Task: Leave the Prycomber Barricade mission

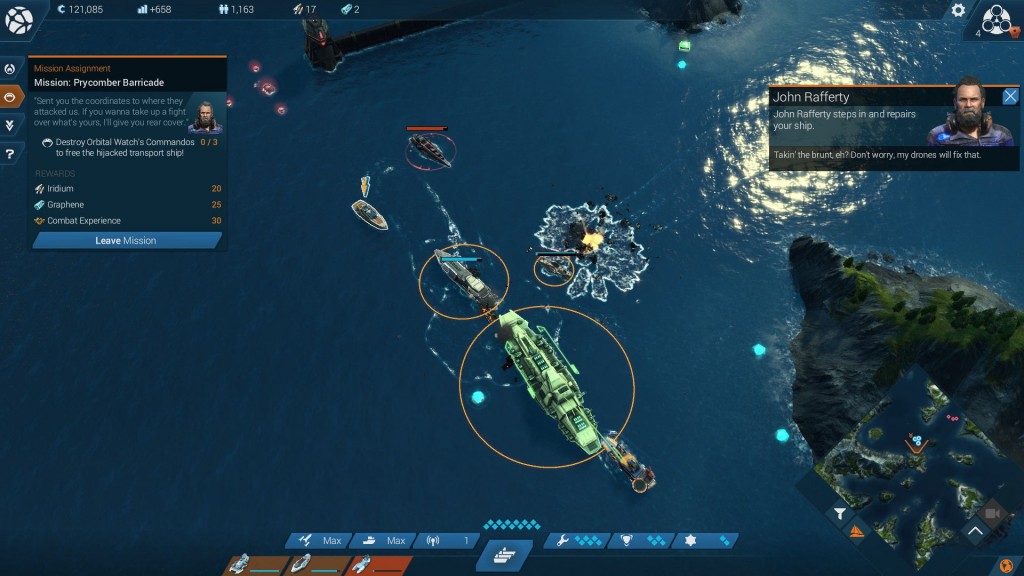Action: pos(126,241)
